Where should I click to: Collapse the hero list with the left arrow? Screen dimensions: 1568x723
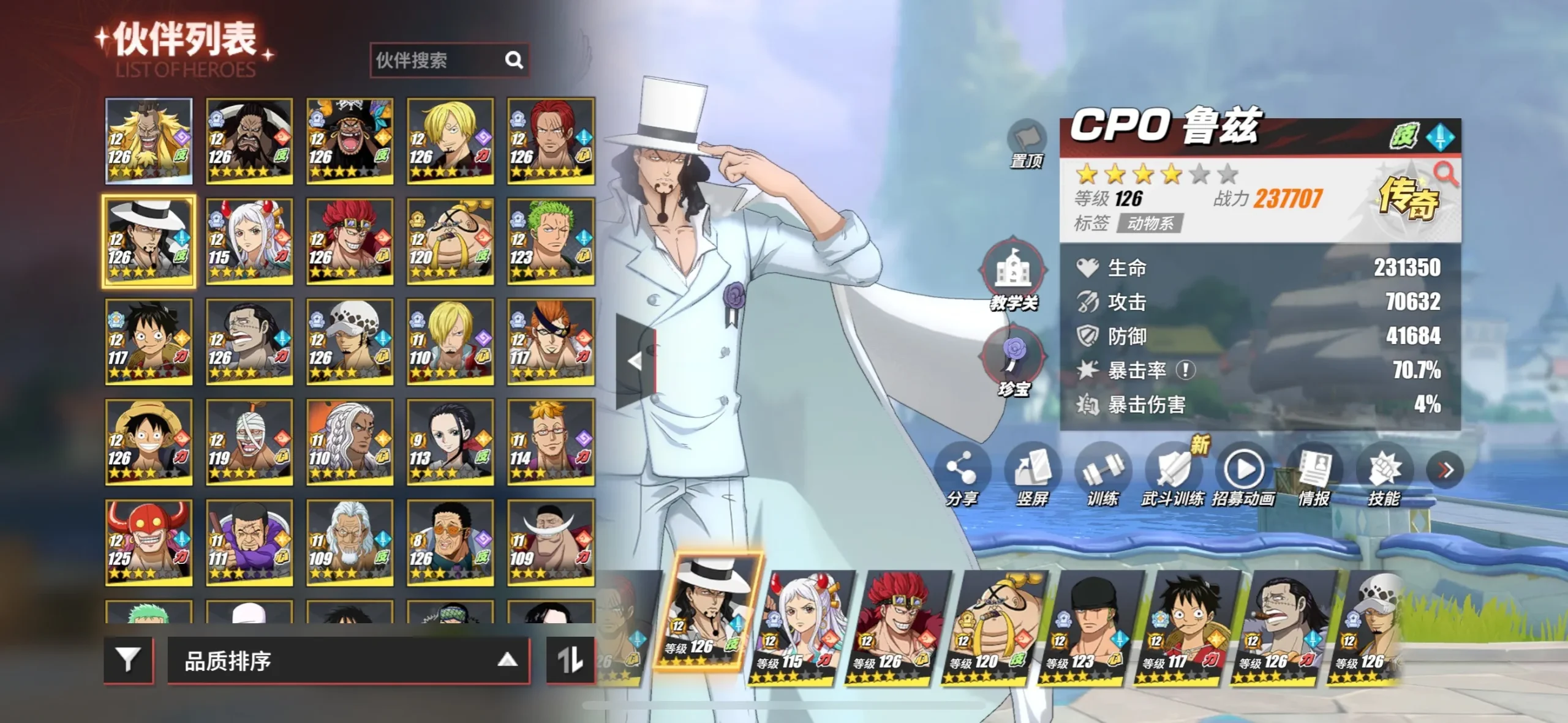click(x=635, y=361)
